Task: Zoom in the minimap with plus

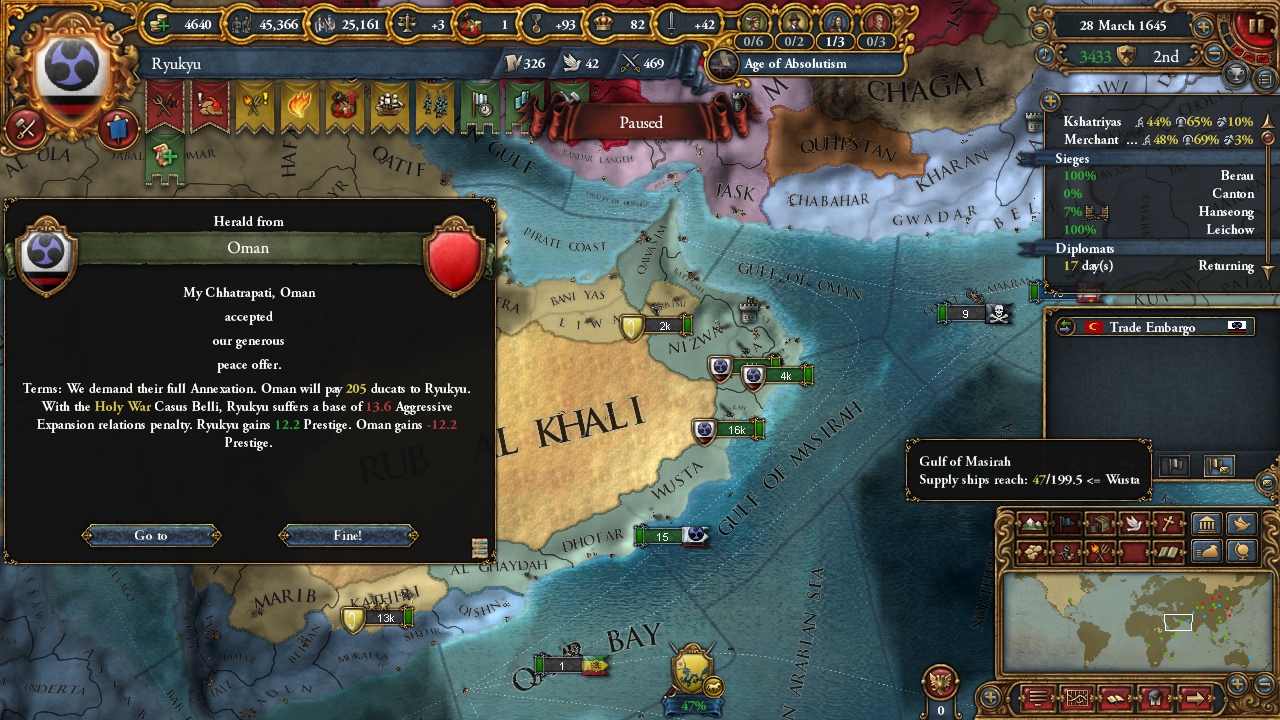Action: pos(1238,684)
